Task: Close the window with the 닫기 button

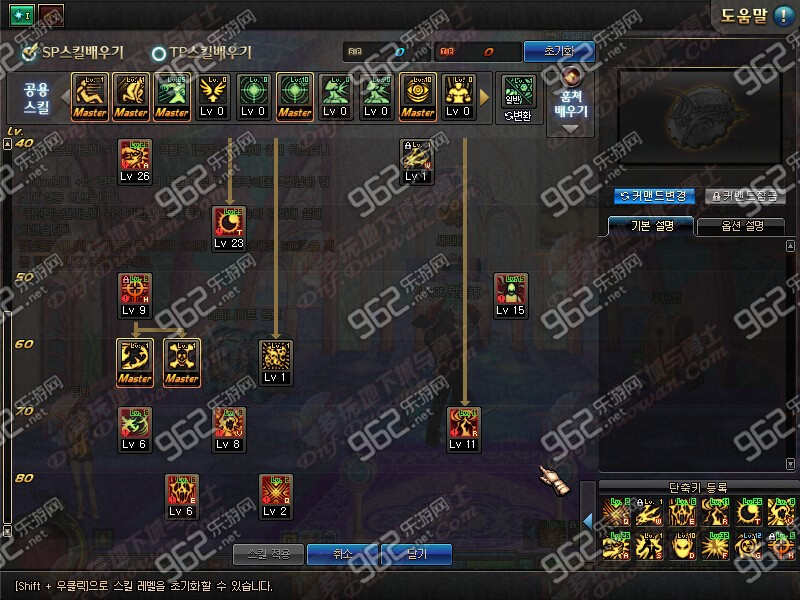Action: (x=416, y=553)
